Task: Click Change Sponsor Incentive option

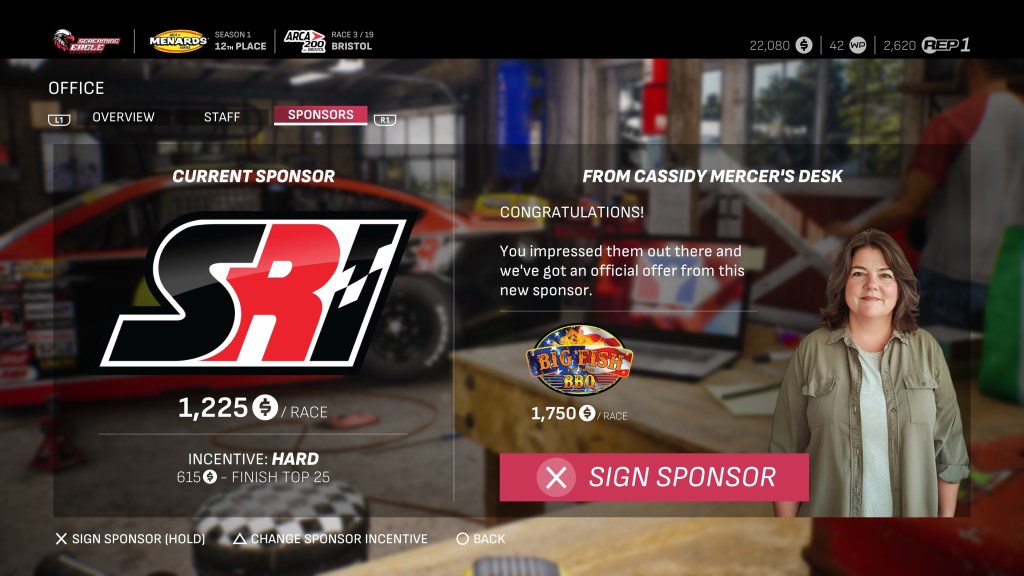Action: 330,539
